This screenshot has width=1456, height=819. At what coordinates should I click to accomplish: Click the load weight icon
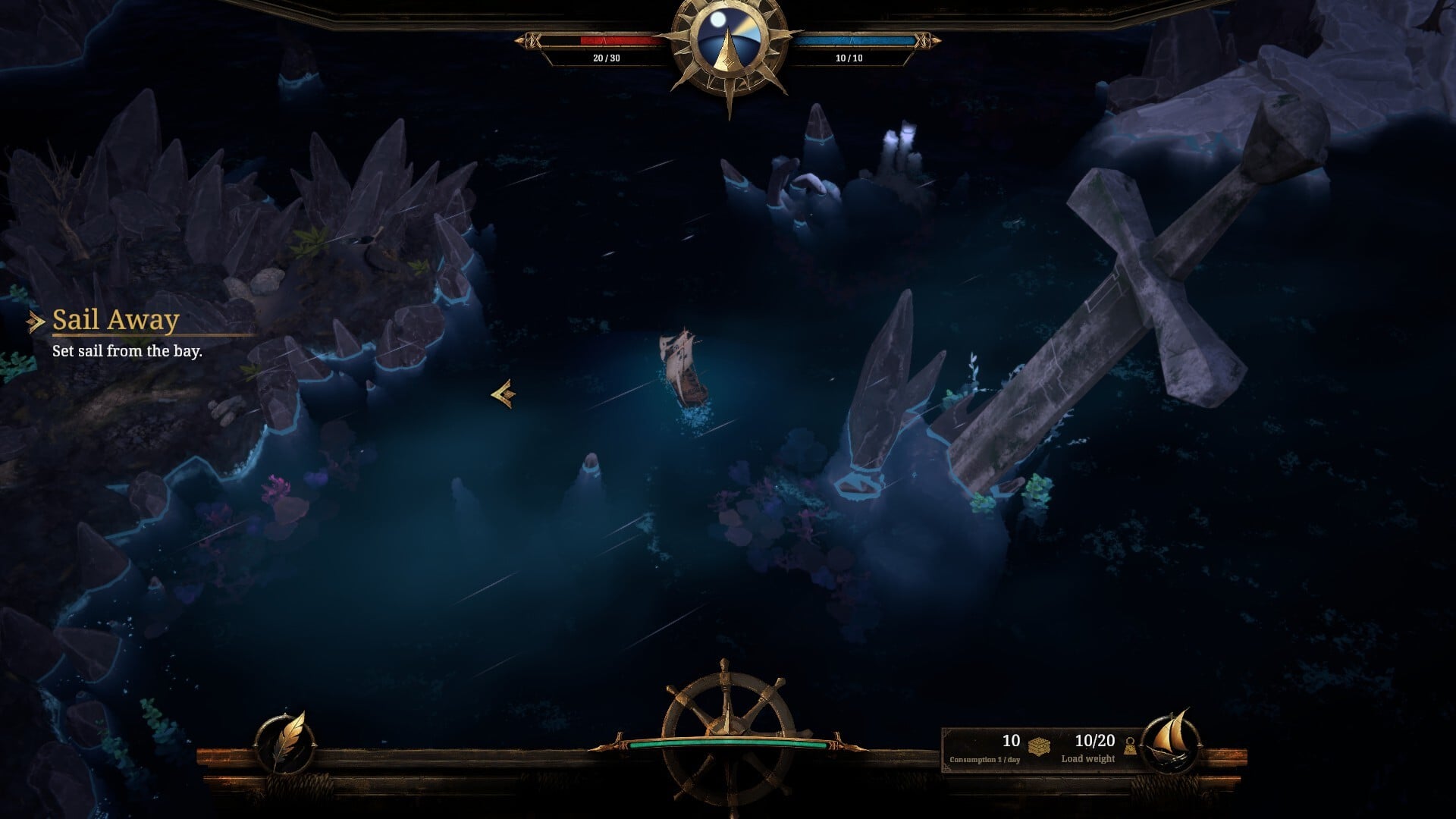[x=1130, y=747]
